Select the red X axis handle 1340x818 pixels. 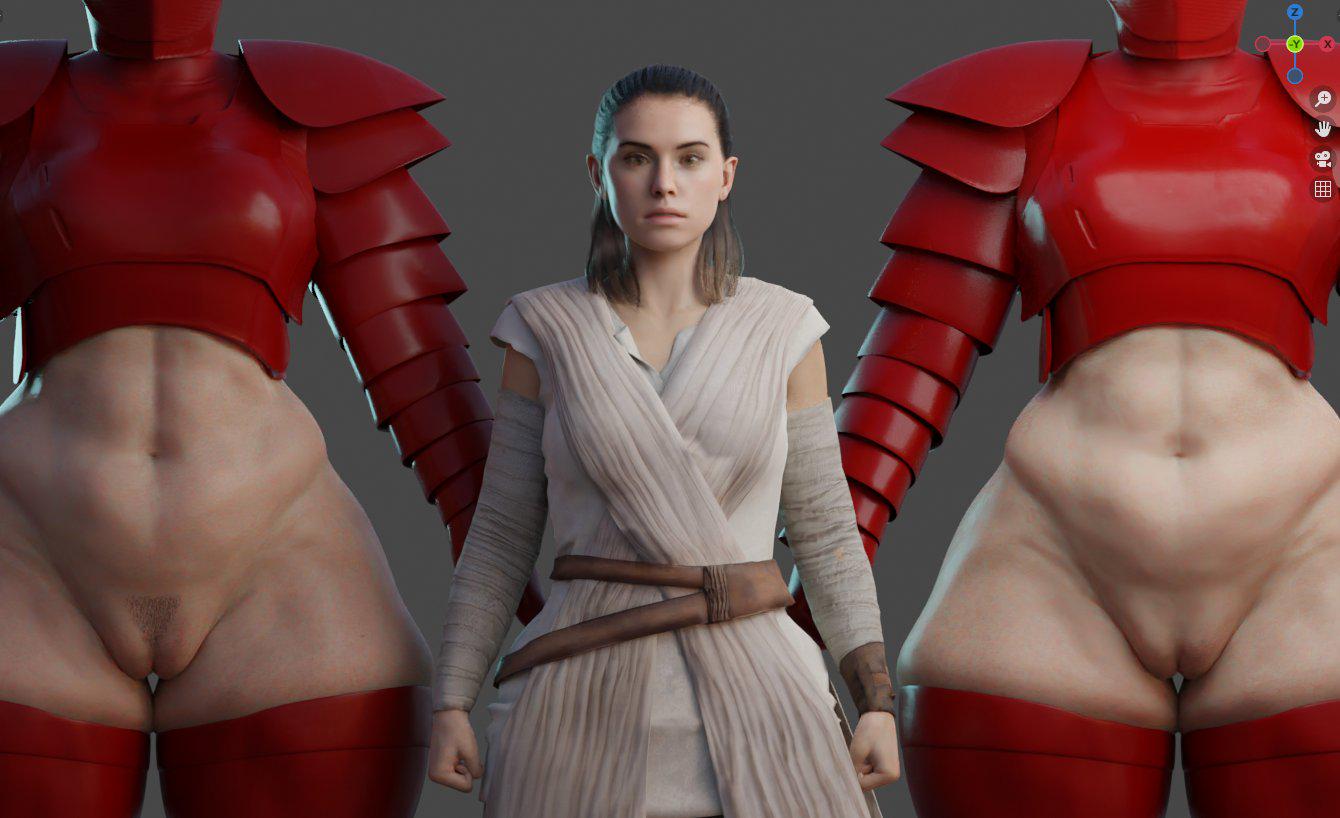pos(1327,44)
